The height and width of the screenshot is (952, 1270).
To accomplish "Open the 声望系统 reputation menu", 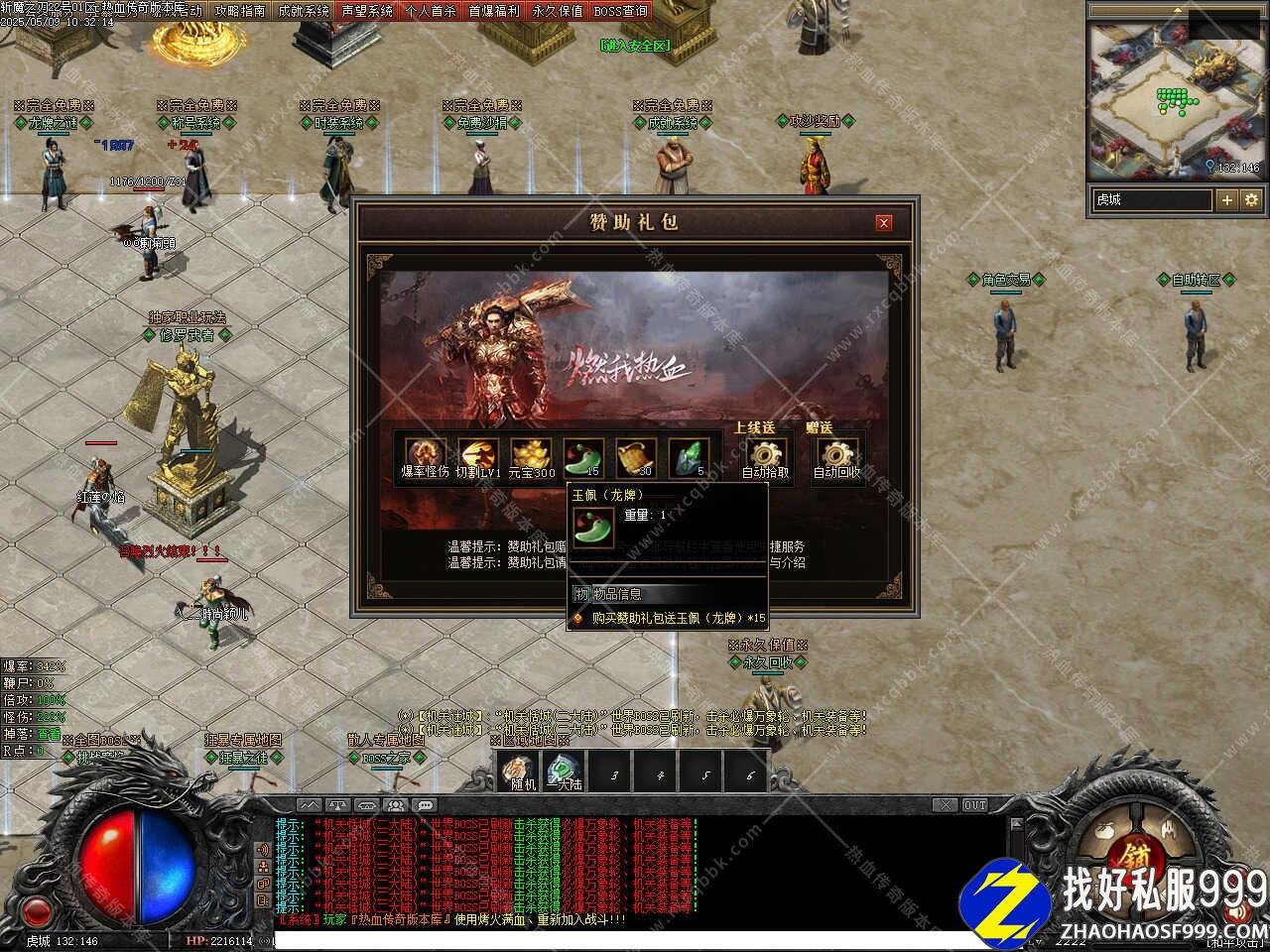I will point(367,11).
